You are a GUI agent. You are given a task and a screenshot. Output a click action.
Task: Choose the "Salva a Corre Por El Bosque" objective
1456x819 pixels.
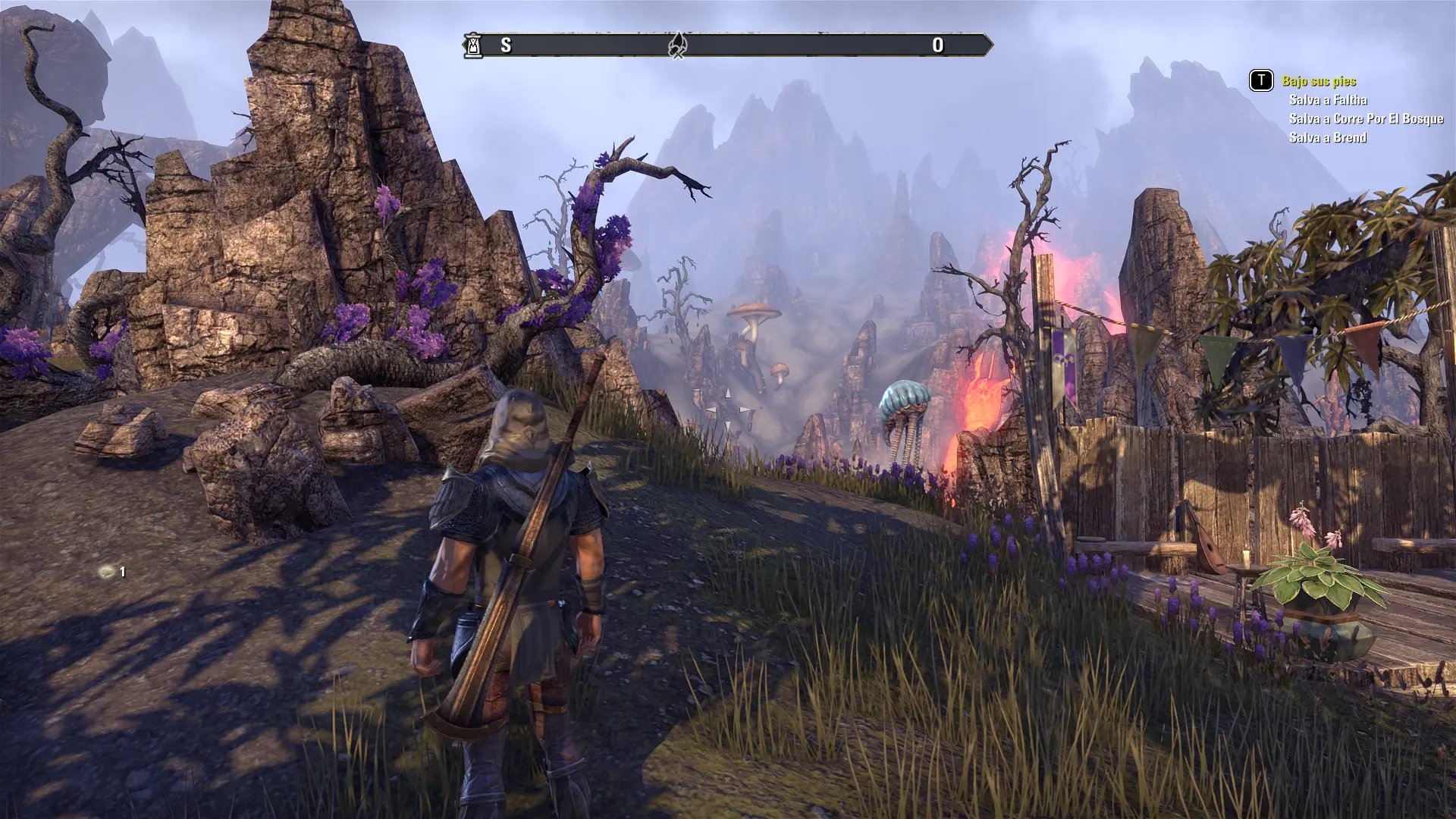tap(1366, 119)
